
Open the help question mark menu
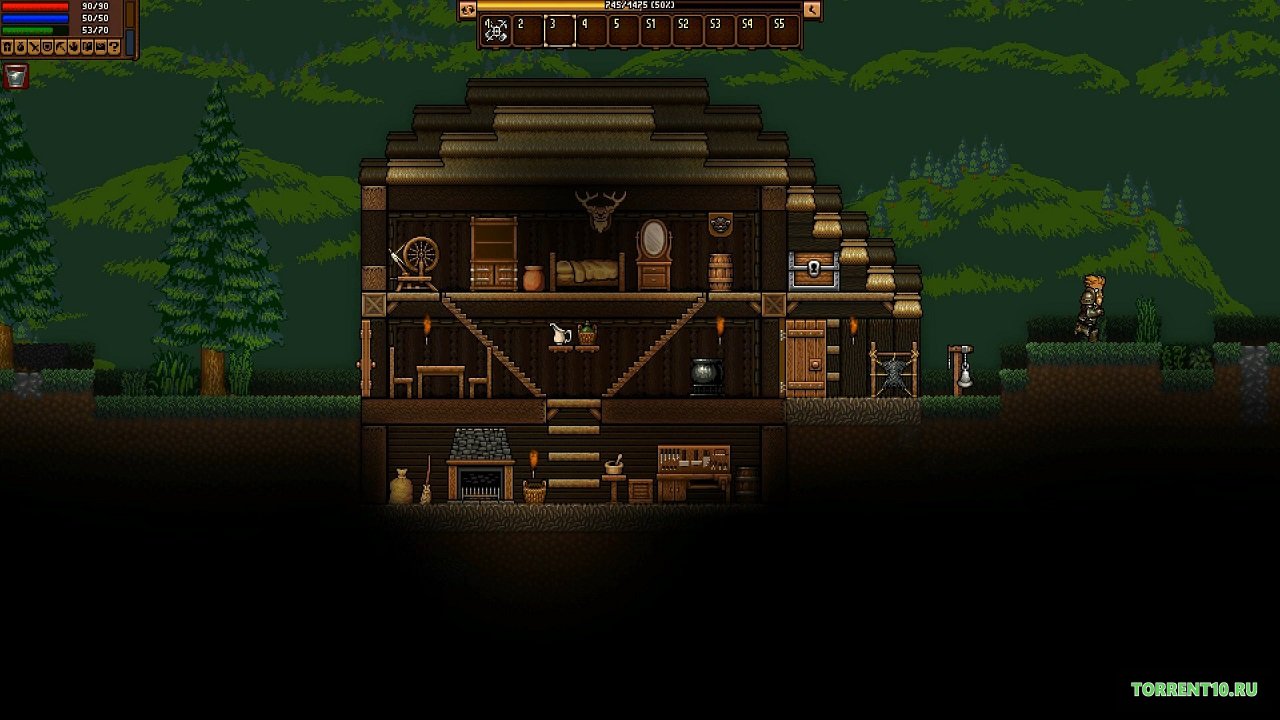click(x=114, y=47)
